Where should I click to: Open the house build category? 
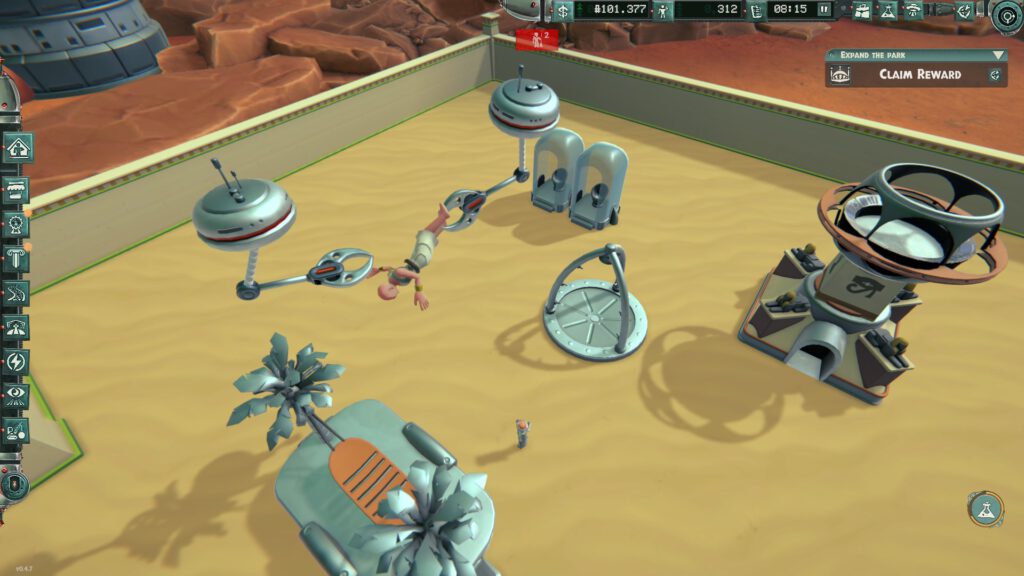click(17, 148)
